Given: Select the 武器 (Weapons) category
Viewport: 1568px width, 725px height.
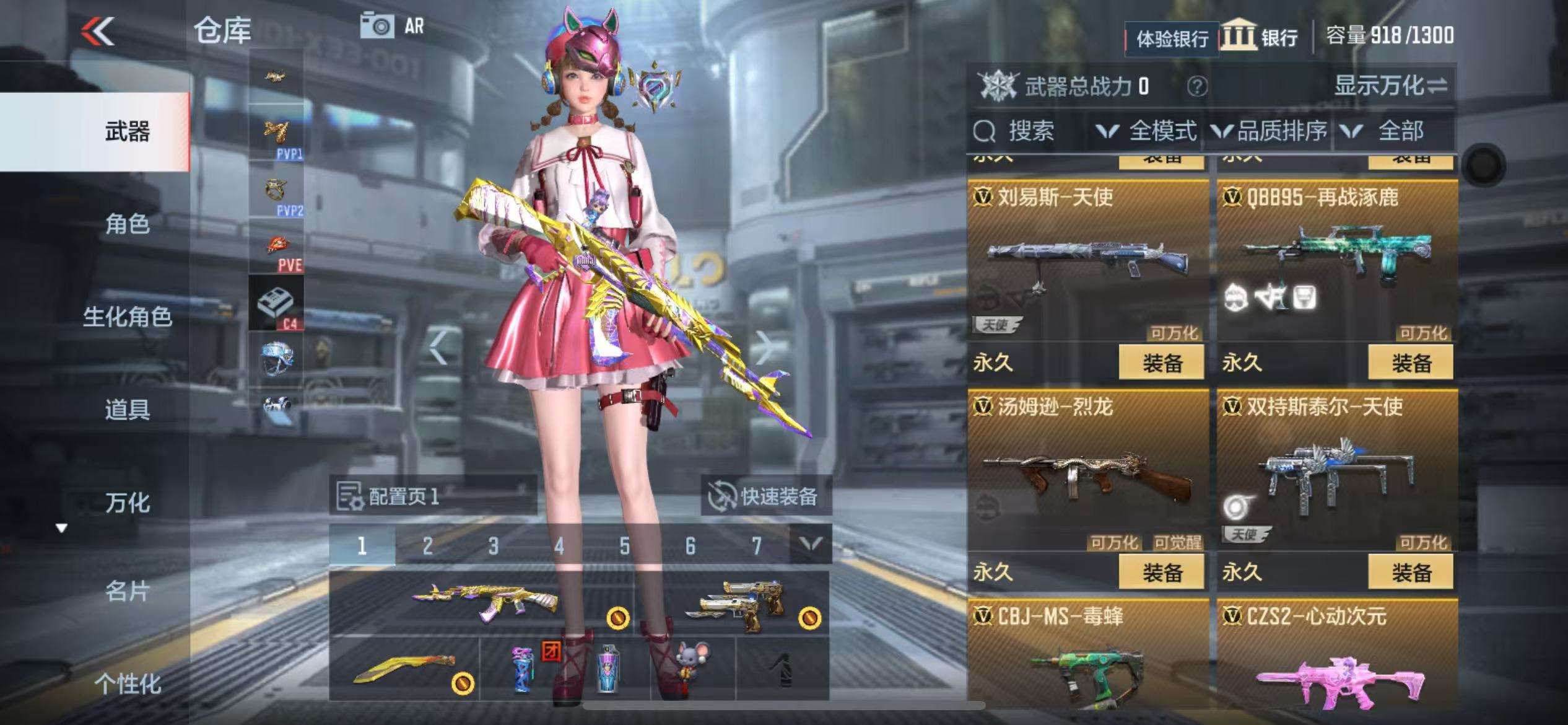Looking at the screenshot, I should pos(127,132).
